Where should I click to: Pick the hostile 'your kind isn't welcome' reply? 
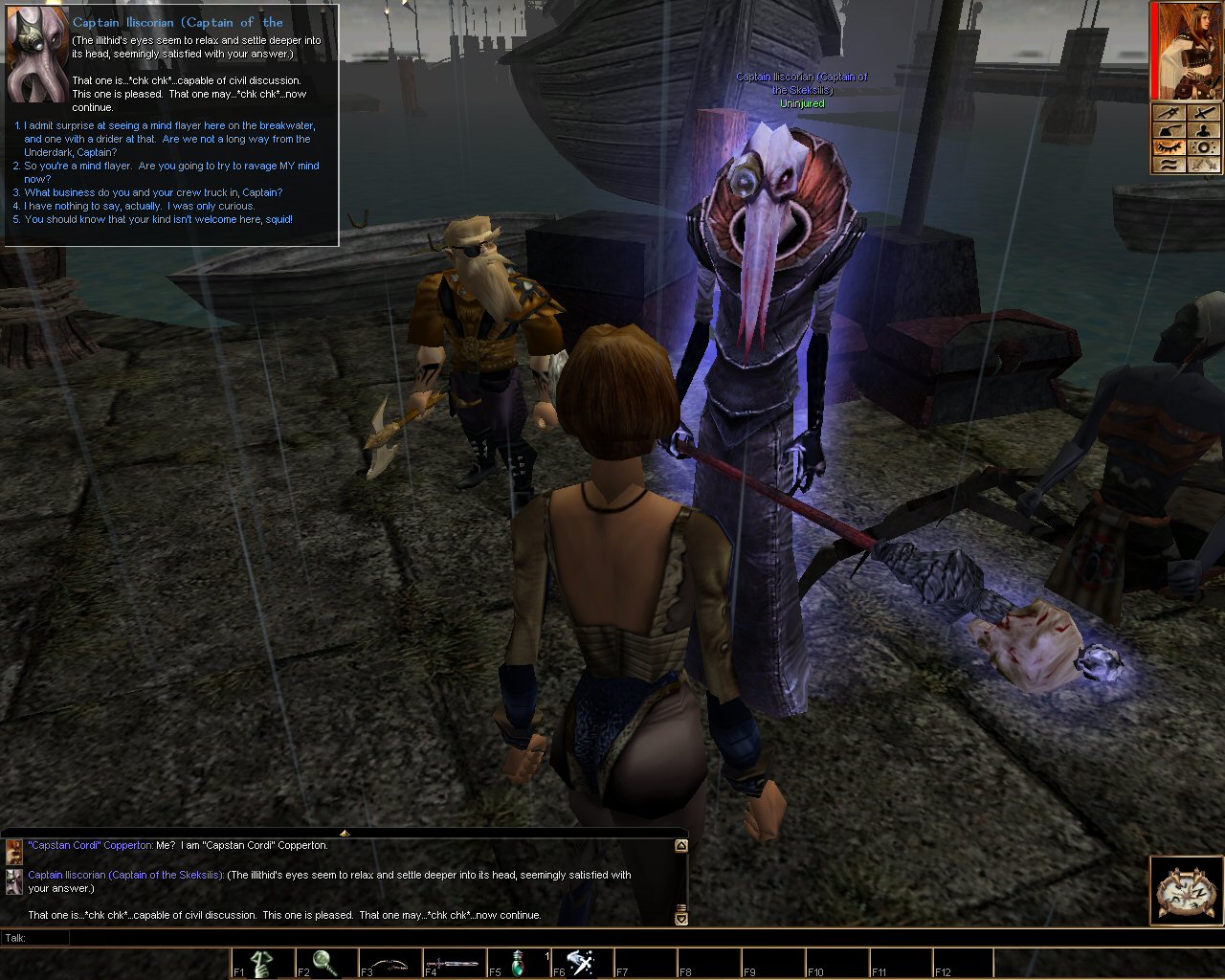click(158, 219)
